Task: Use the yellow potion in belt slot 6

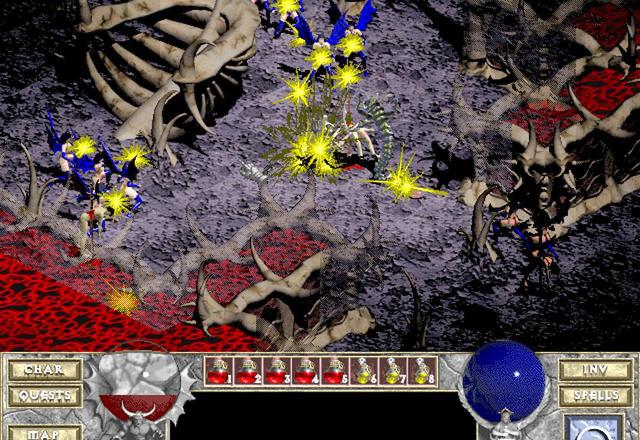Action: pyautogui.click(x=364, y=371)
